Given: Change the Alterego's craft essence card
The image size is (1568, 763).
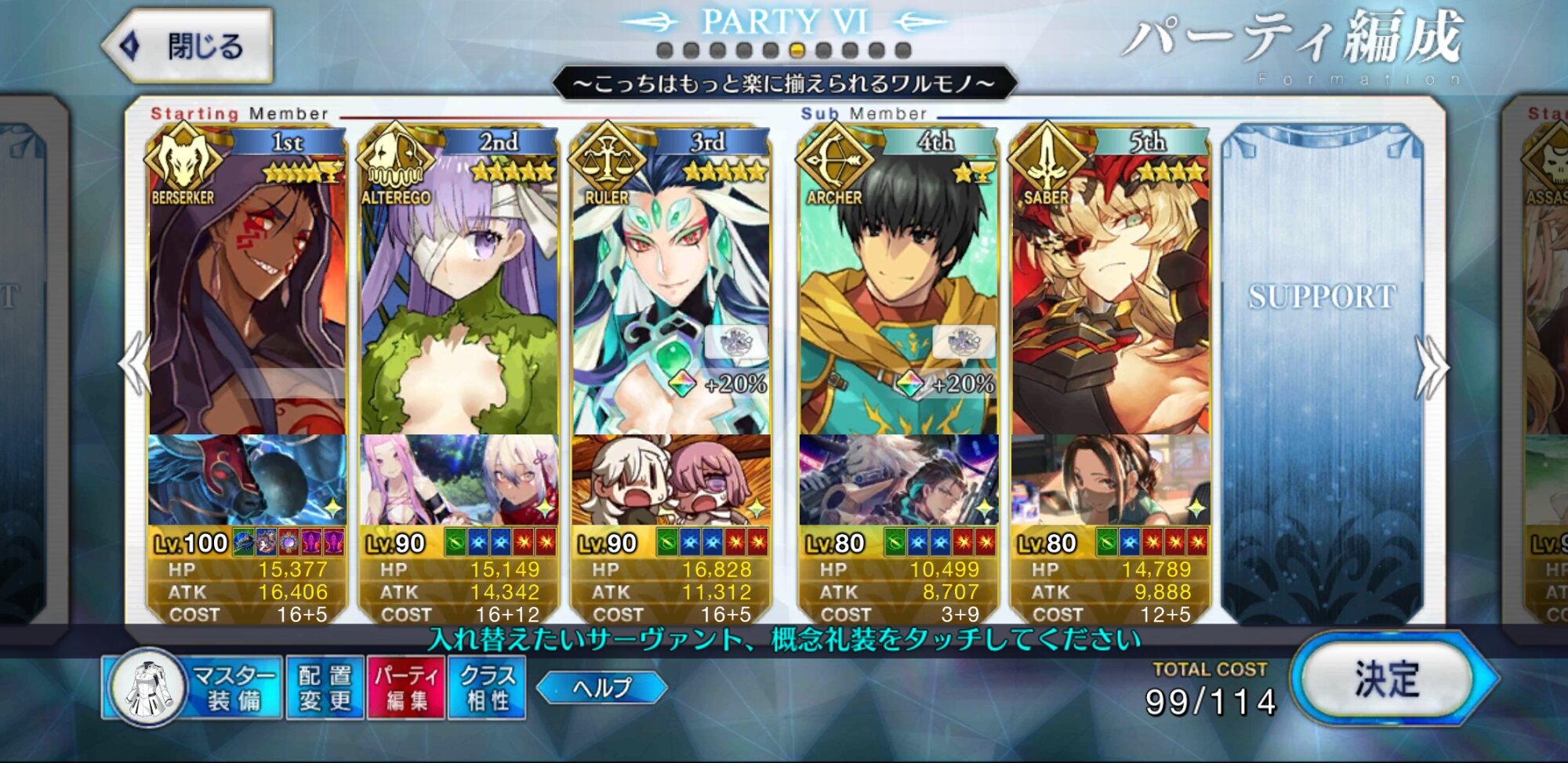Looking at the screenshot, I should pos(459,480).
